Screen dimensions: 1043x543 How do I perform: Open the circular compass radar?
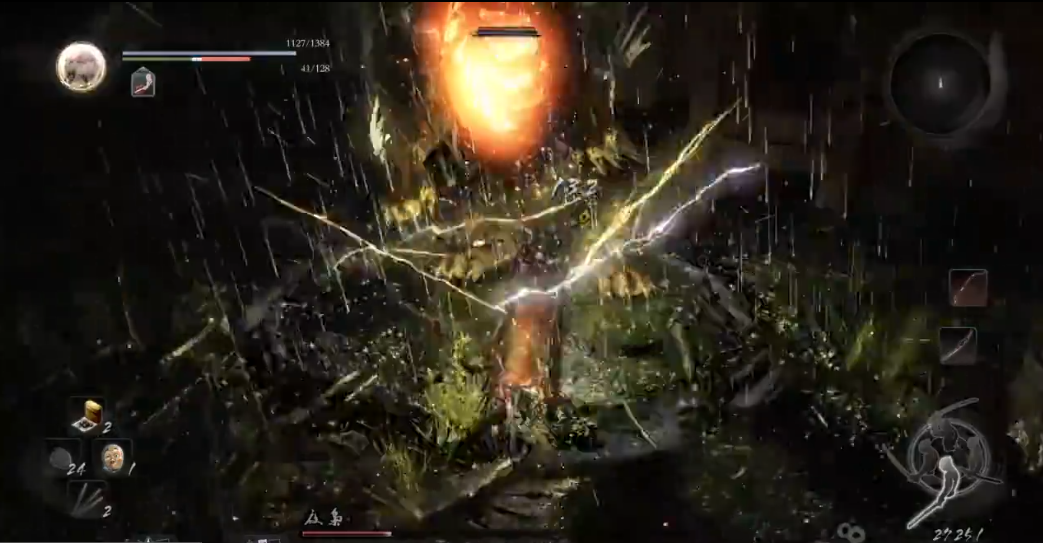tap(939, 82)
